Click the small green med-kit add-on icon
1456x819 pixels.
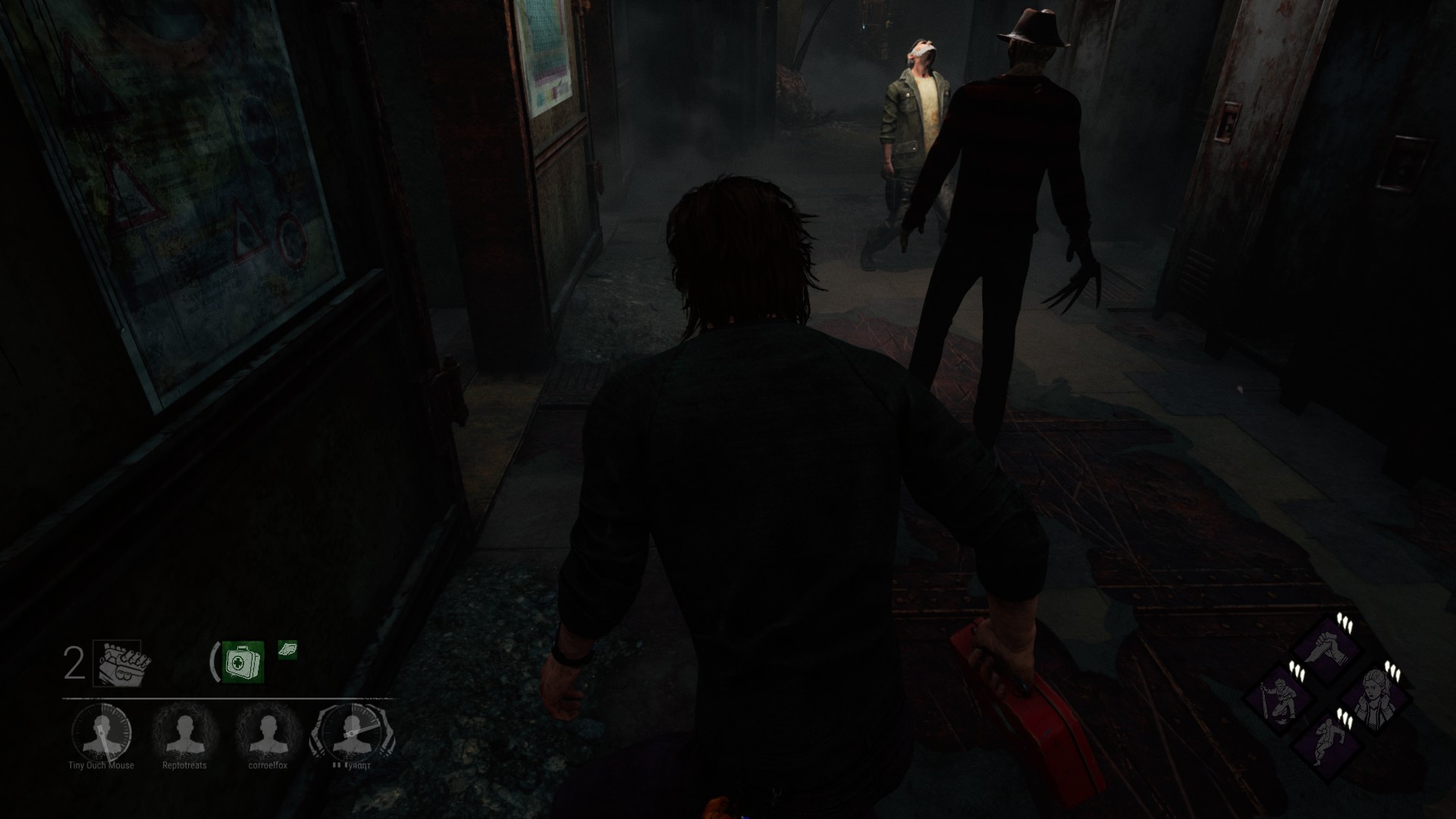coord(287,649)
